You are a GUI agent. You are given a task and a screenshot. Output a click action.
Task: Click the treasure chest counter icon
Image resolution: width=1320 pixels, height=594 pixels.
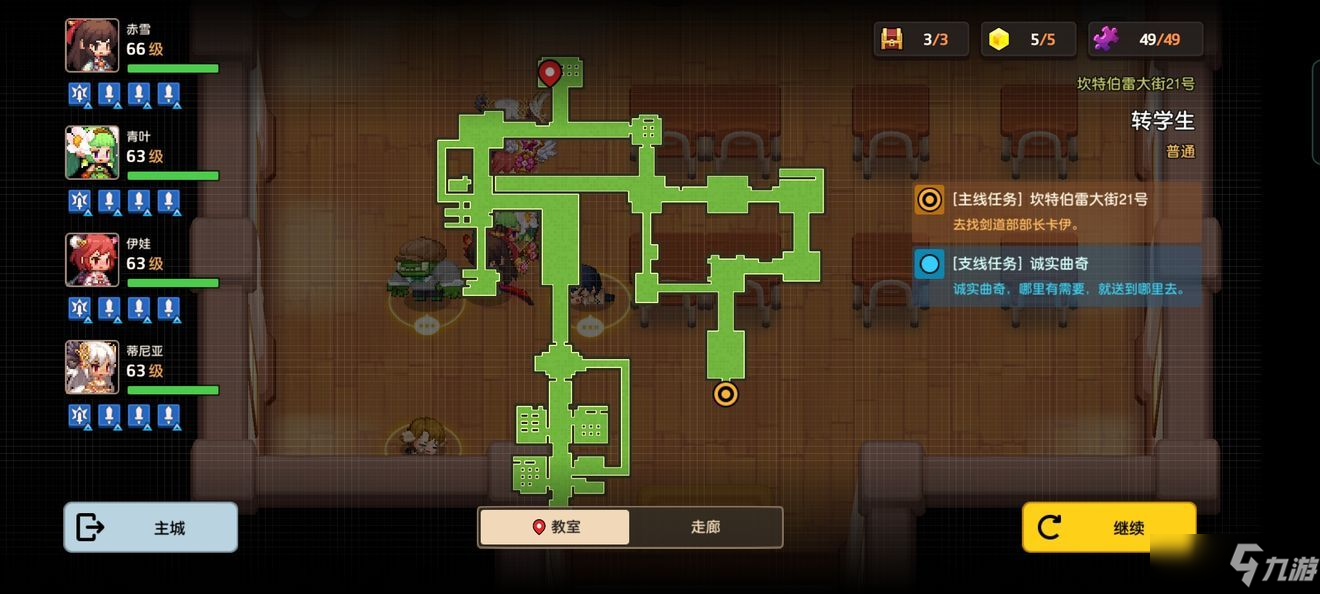click(891, 40)
